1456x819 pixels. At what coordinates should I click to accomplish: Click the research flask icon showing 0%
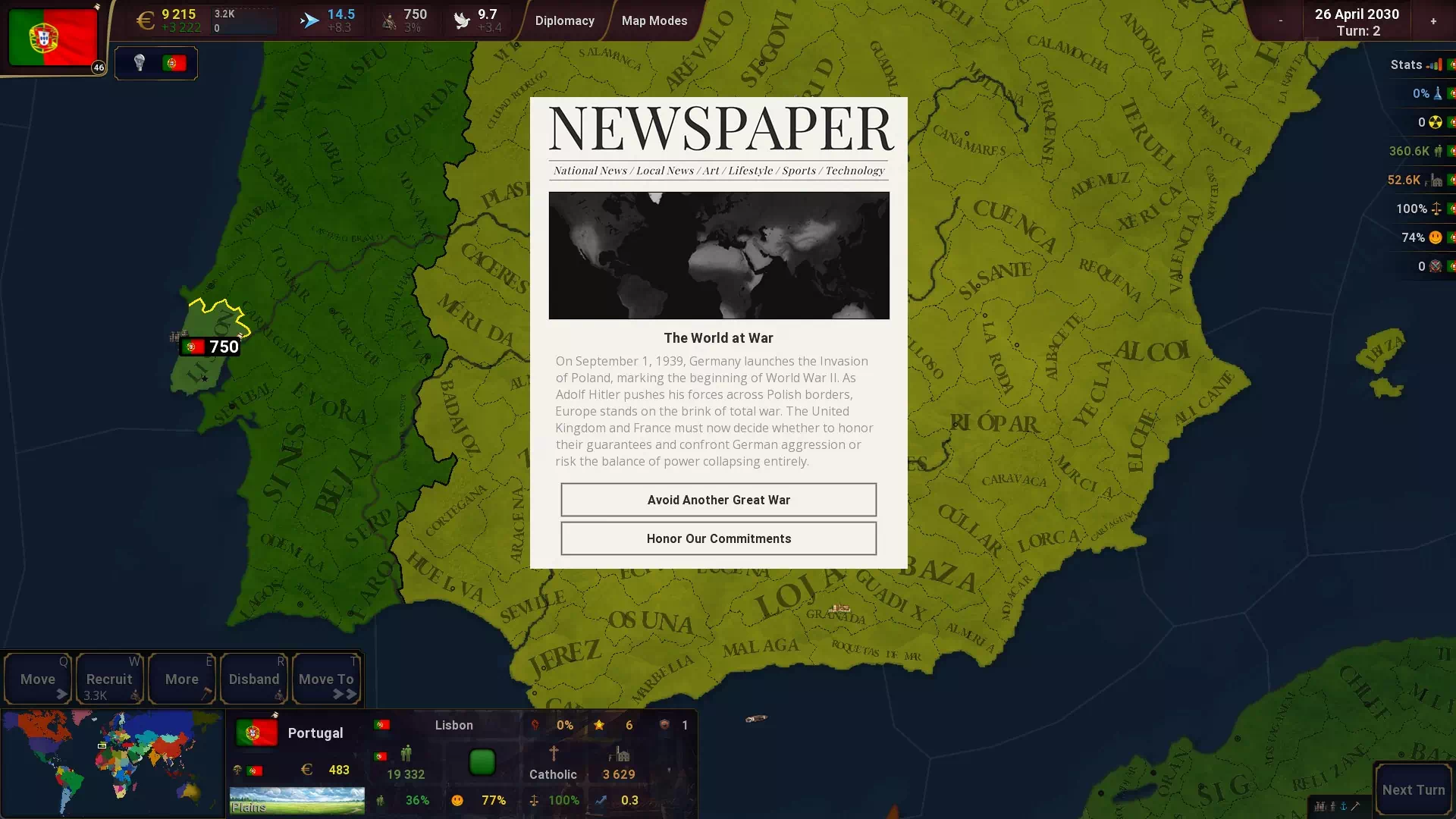1437,93
